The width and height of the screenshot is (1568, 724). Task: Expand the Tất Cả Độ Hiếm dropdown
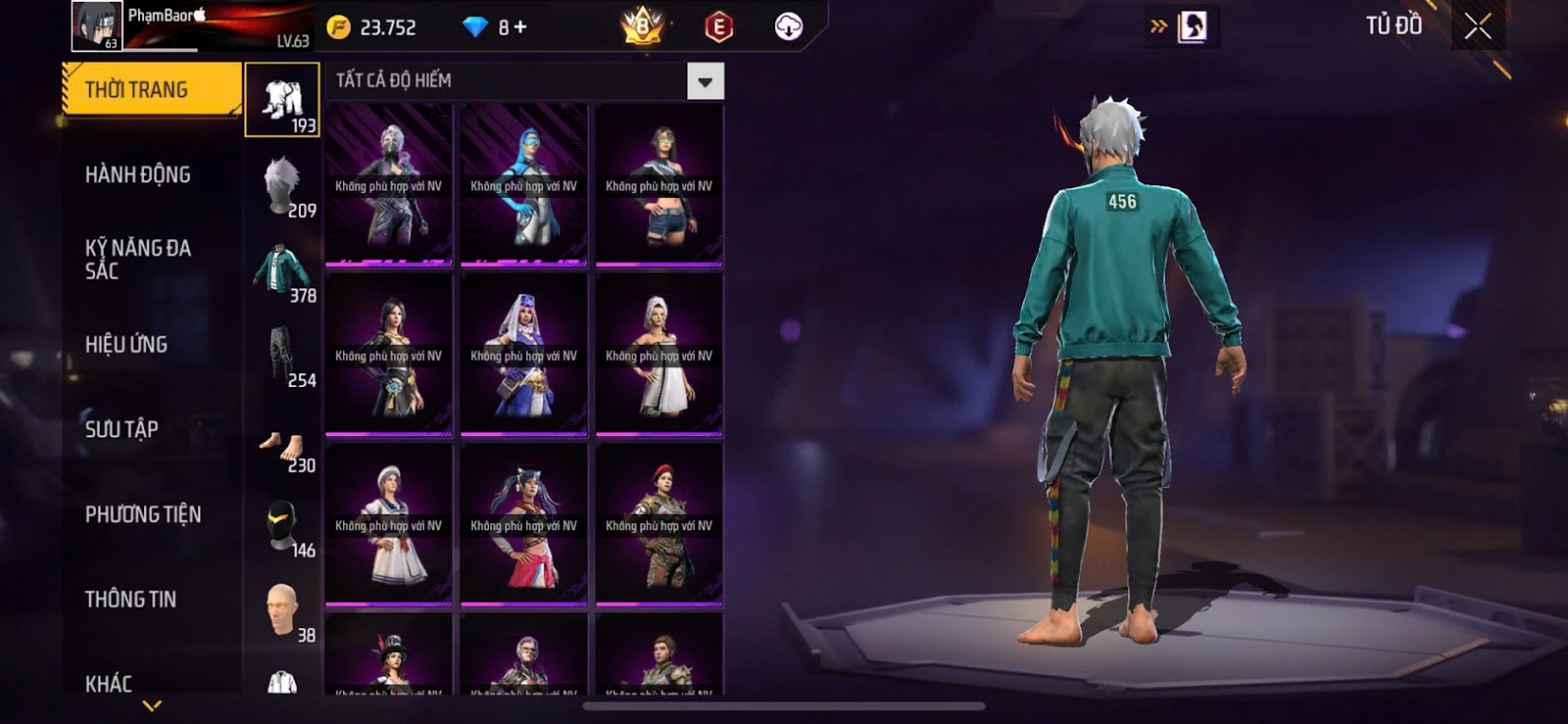(705, 81)
